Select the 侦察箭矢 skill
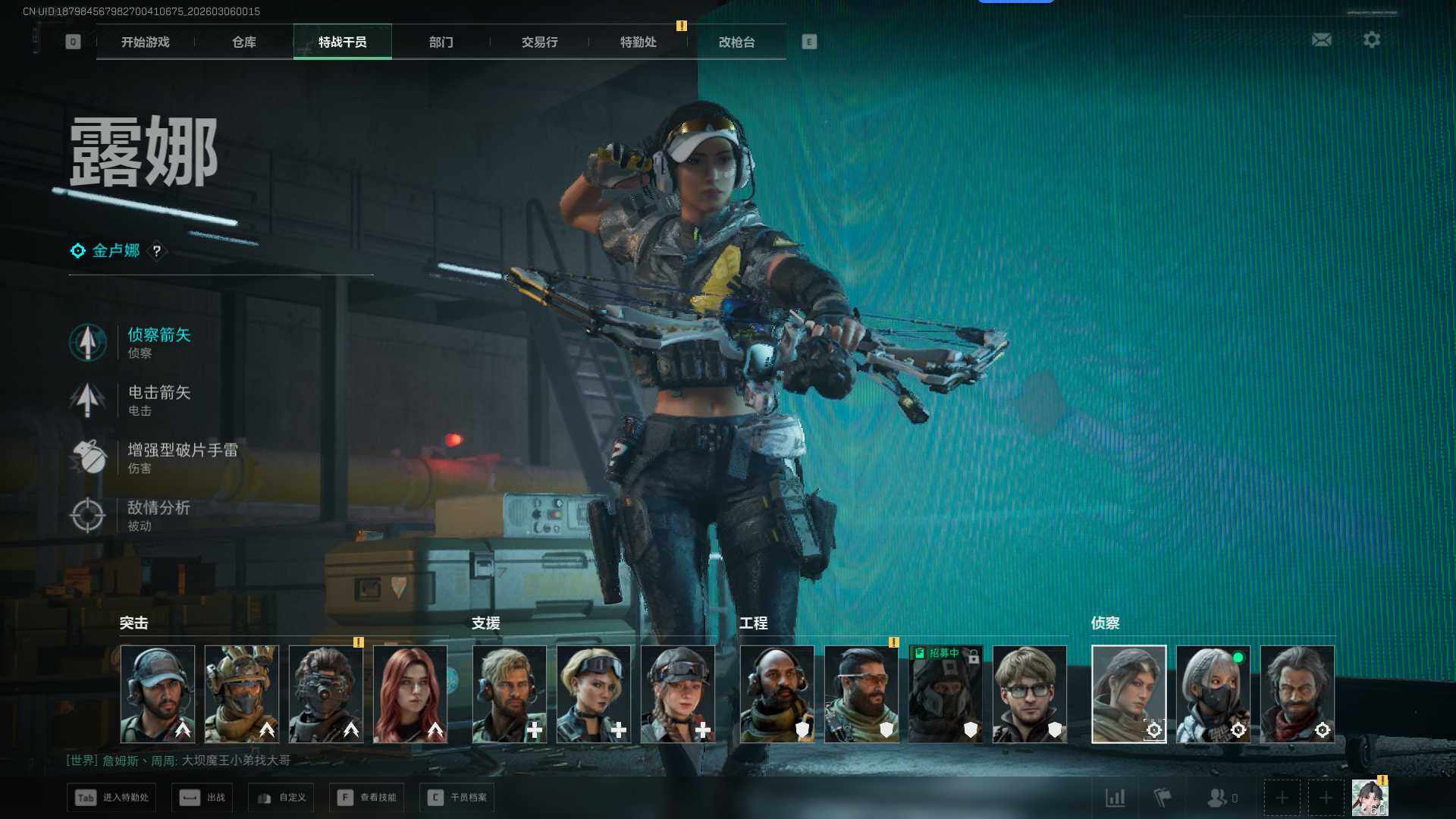Viewport: 1456px width, 819px height. [x=158, y=341]
